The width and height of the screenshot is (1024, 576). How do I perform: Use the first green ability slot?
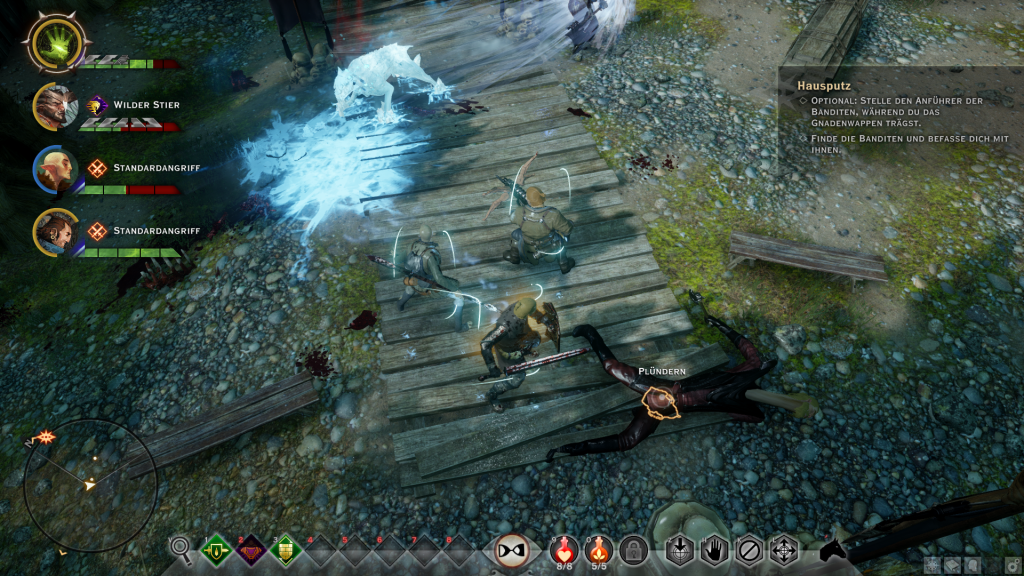(x=217, y=549)
